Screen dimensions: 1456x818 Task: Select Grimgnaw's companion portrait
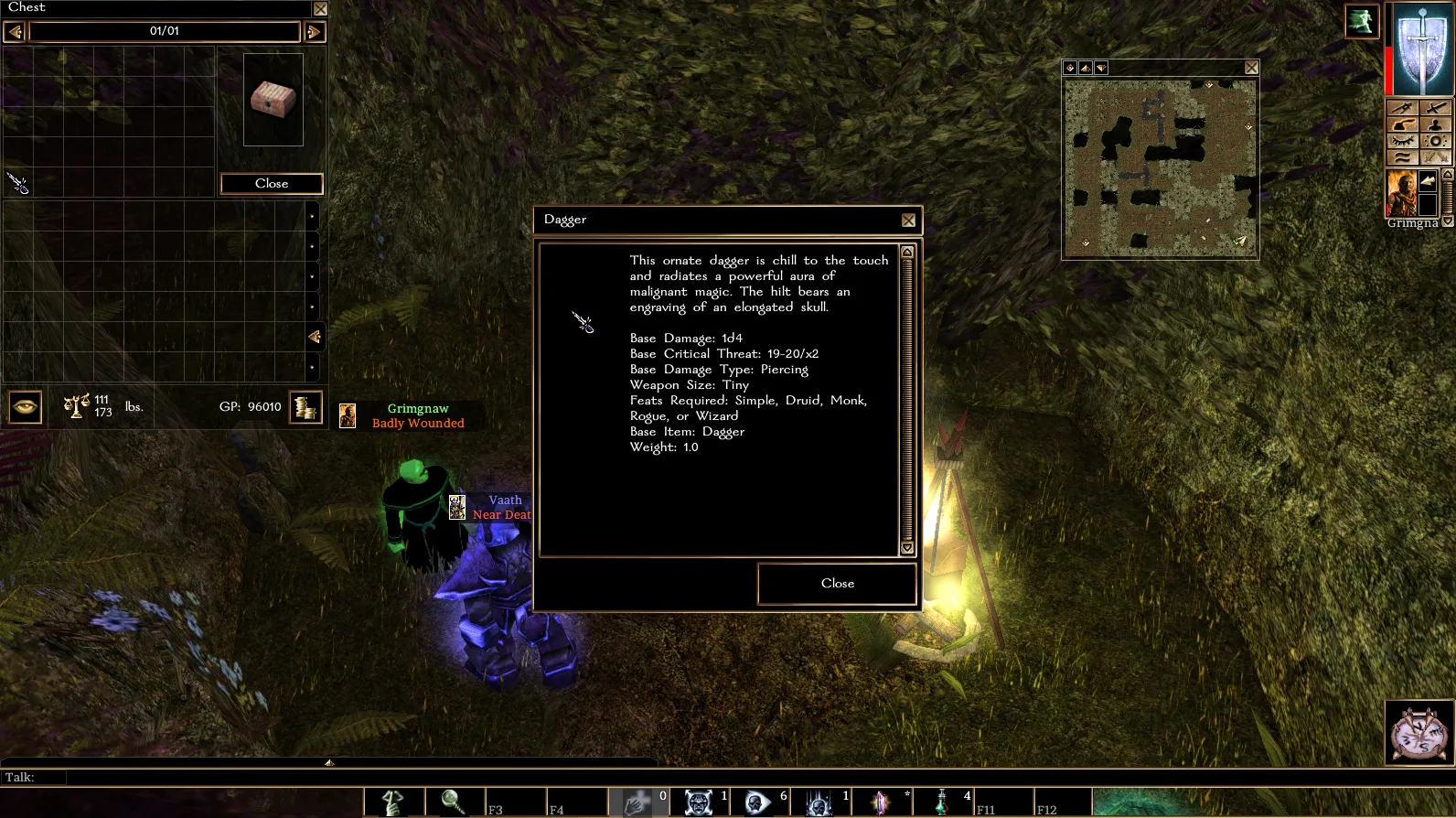pos(1401,193)
